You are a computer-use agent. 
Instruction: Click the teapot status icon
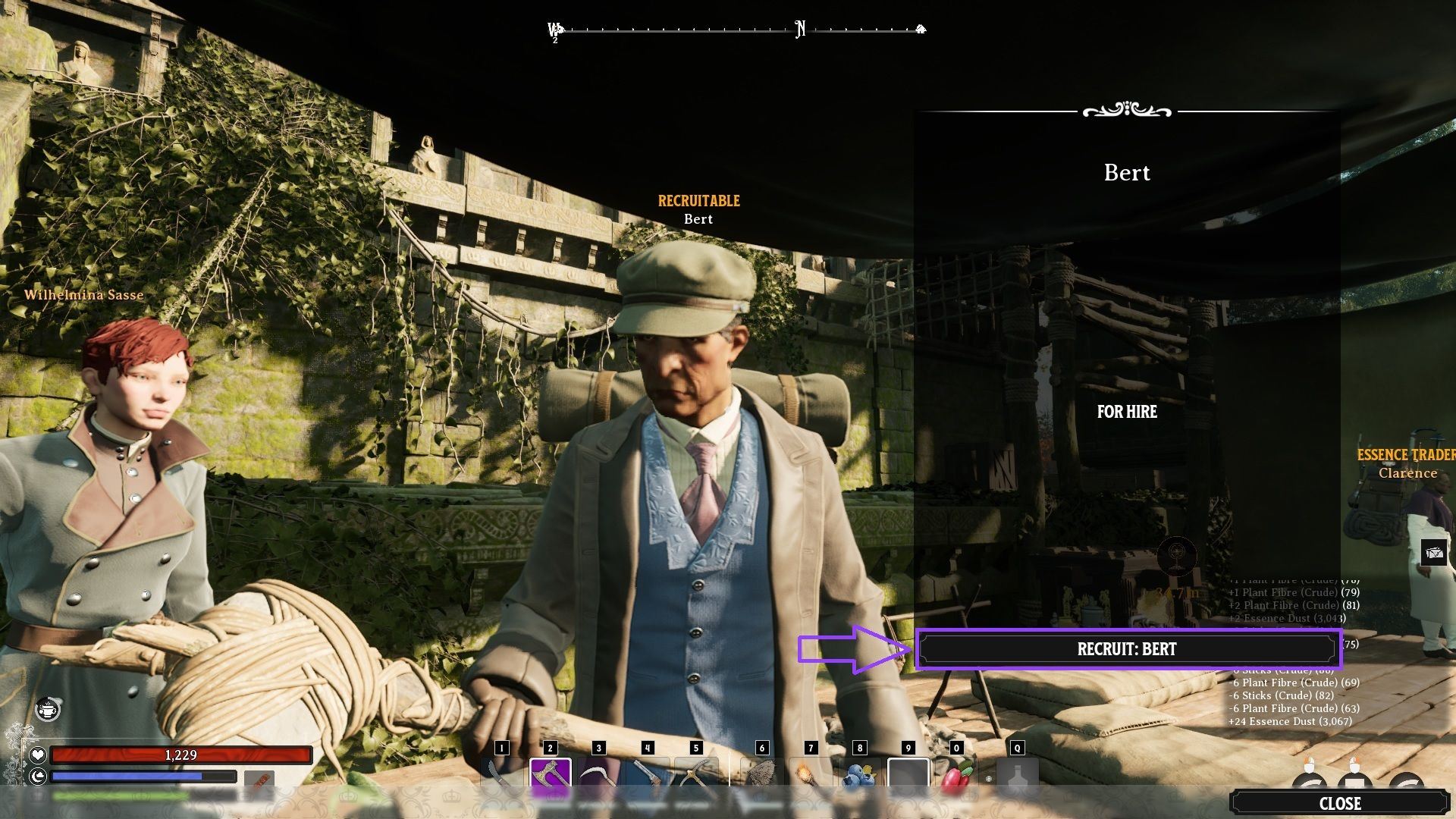pyautogui.click(x=49, y=710)
